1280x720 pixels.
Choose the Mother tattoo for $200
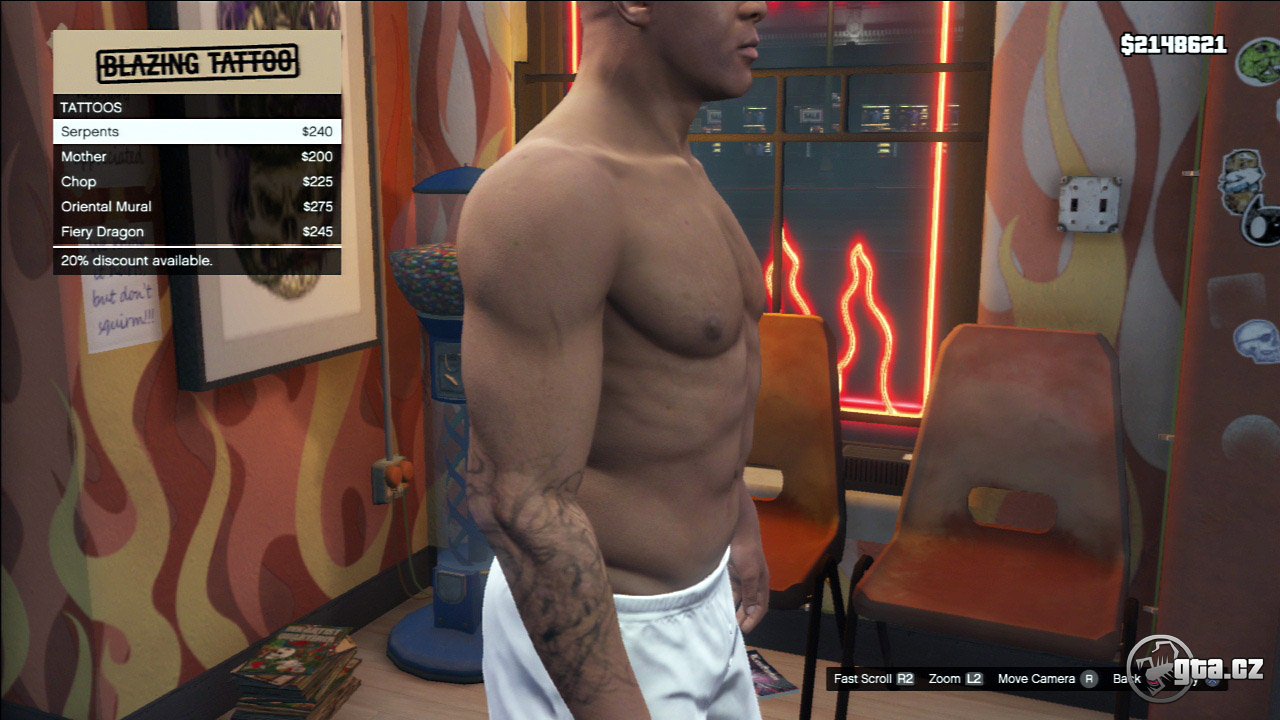tap(197, 157)
